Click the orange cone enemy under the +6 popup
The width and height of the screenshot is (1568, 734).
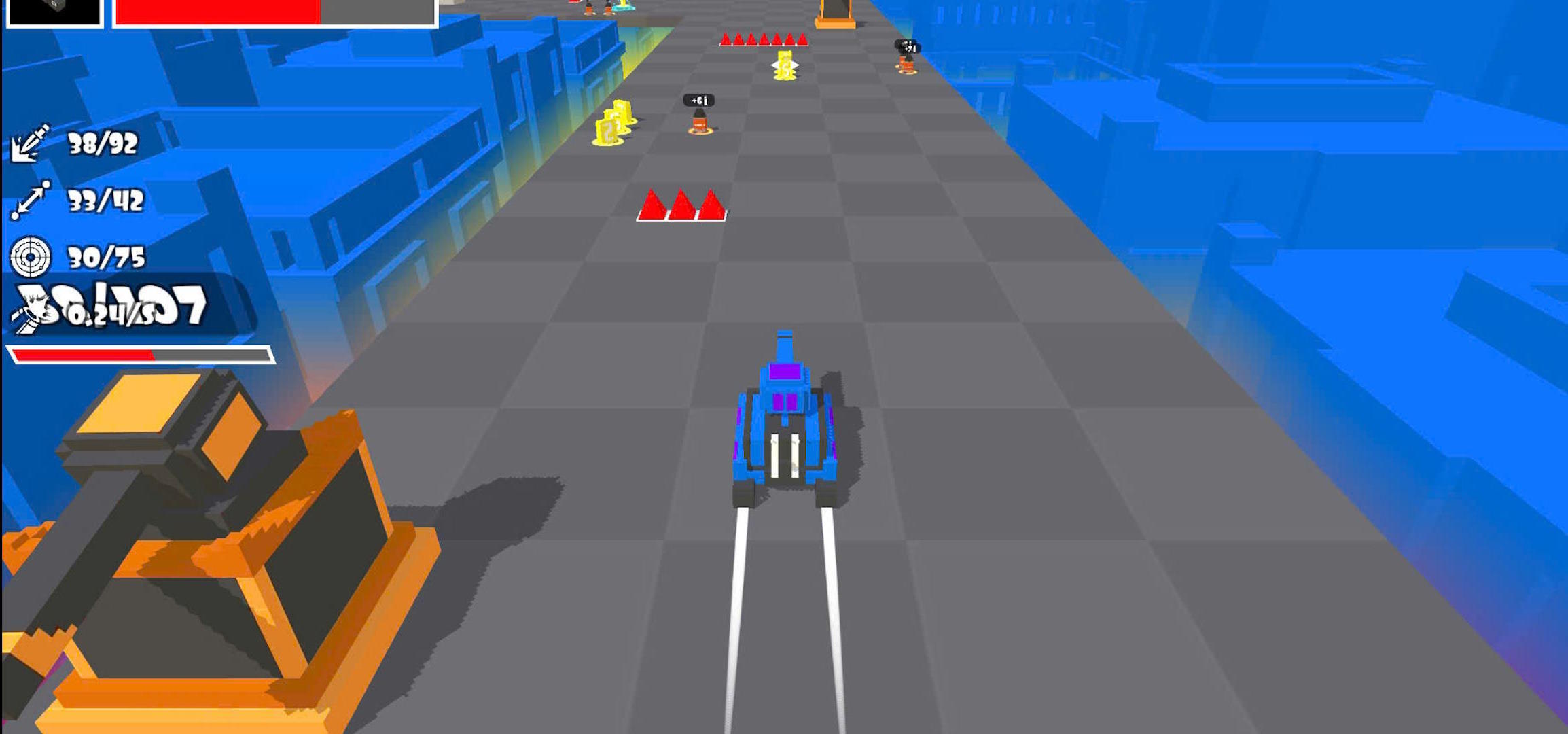pyautogui.click(x=700, y=122)
